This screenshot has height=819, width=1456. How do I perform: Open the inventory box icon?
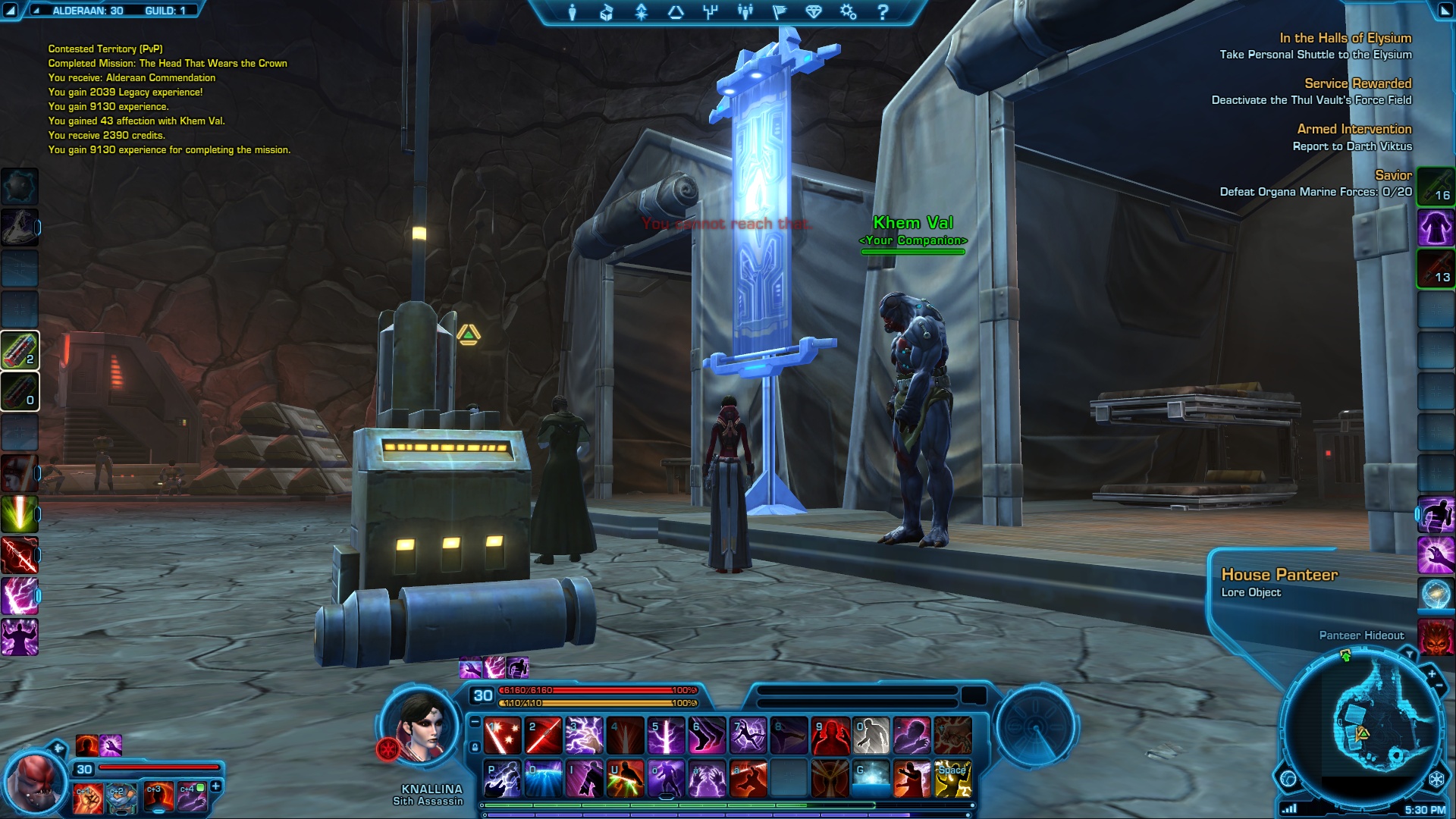point(607,12)
